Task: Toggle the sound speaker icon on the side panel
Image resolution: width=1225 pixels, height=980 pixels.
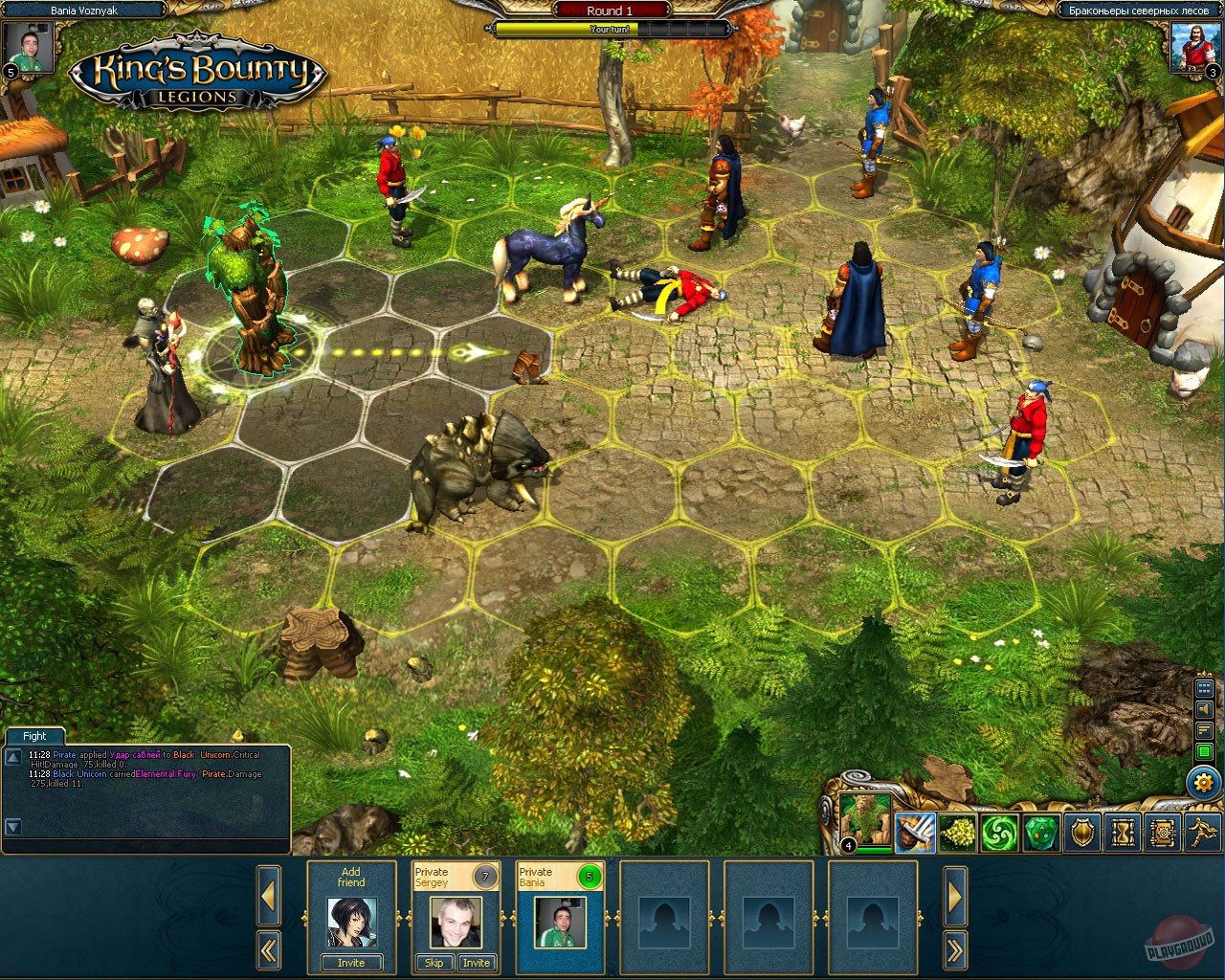Action: 1204,710
